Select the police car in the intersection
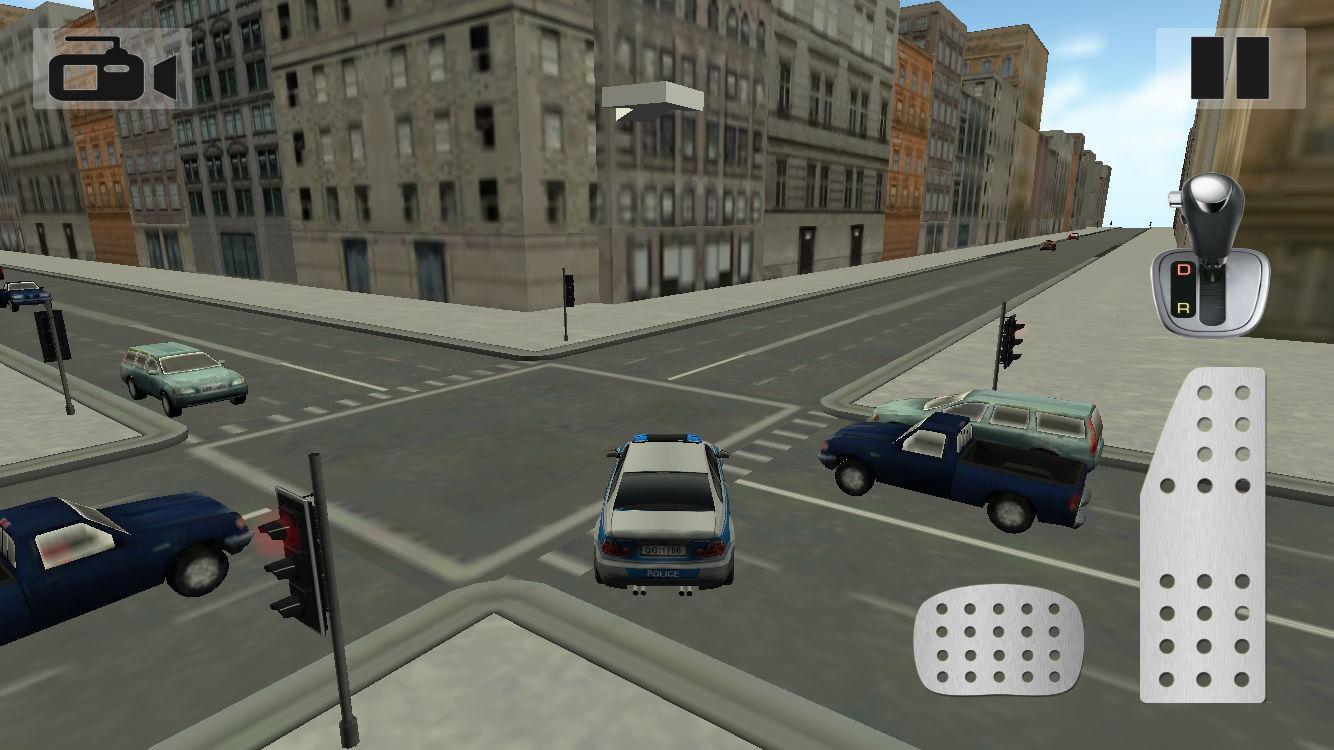The width and height of the screenshot is (1334, 750). pyautogui.click(x=665, y=510)
